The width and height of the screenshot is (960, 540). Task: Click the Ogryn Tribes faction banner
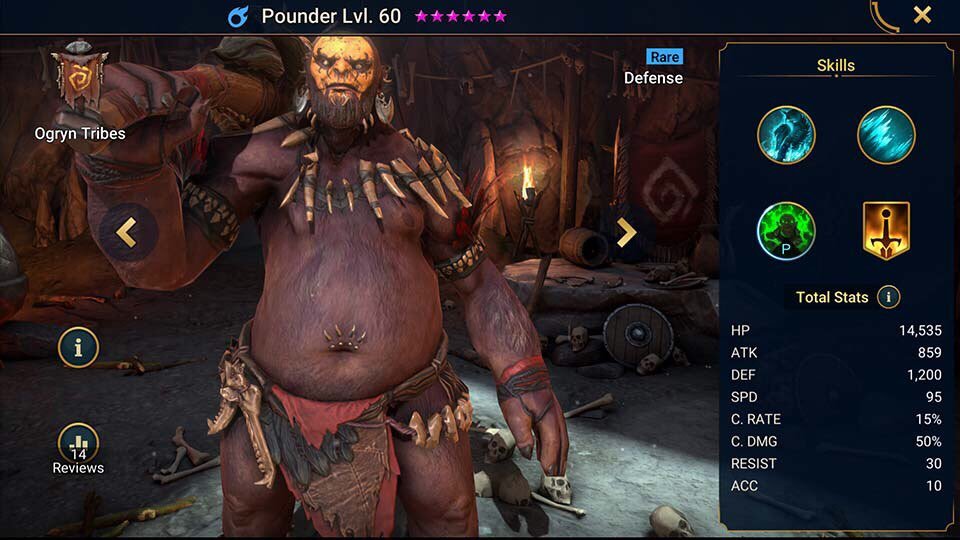(x=78, y=80)
